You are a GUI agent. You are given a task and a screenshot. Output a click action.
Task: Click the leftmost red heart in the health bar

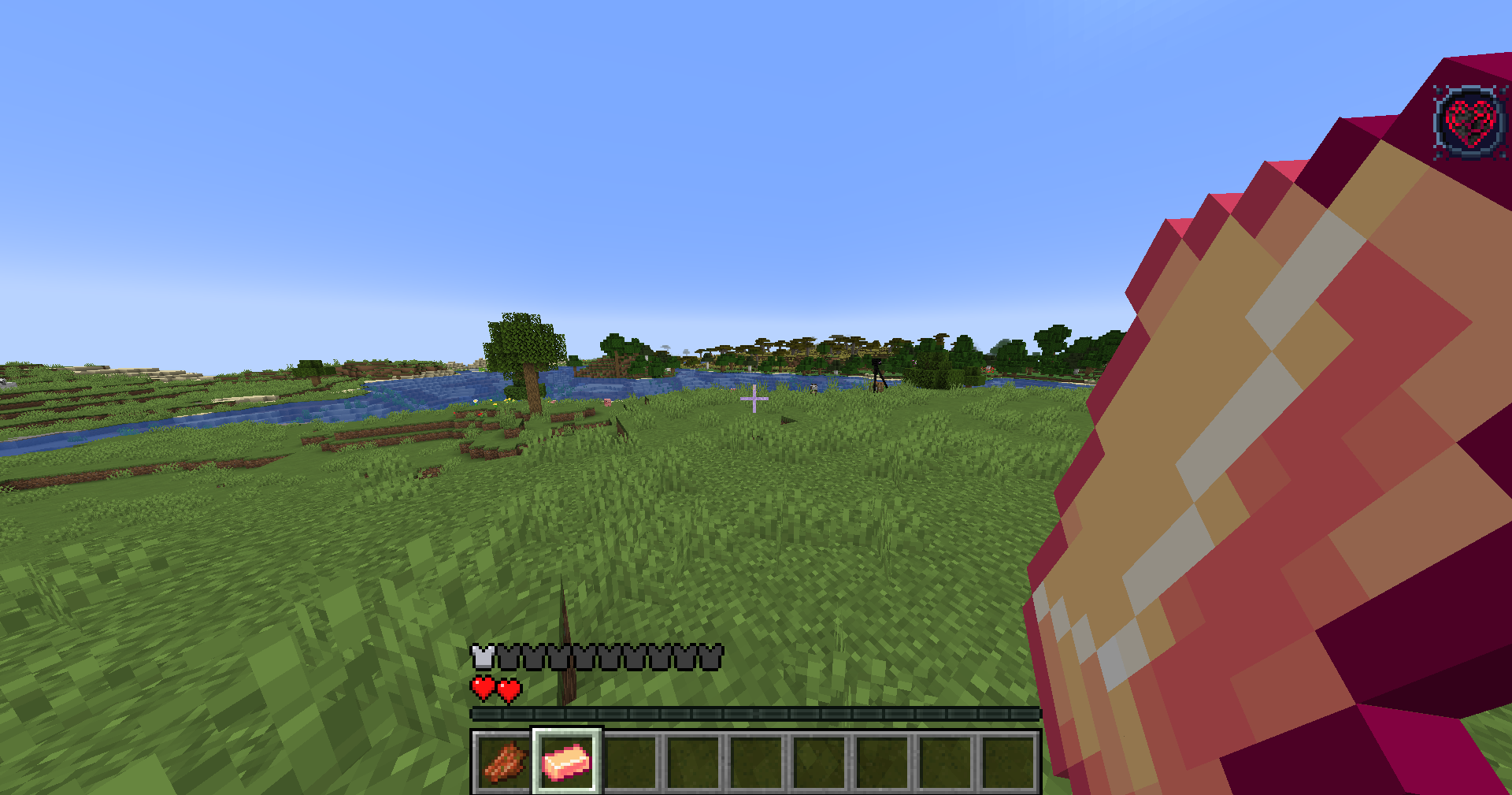481,687
